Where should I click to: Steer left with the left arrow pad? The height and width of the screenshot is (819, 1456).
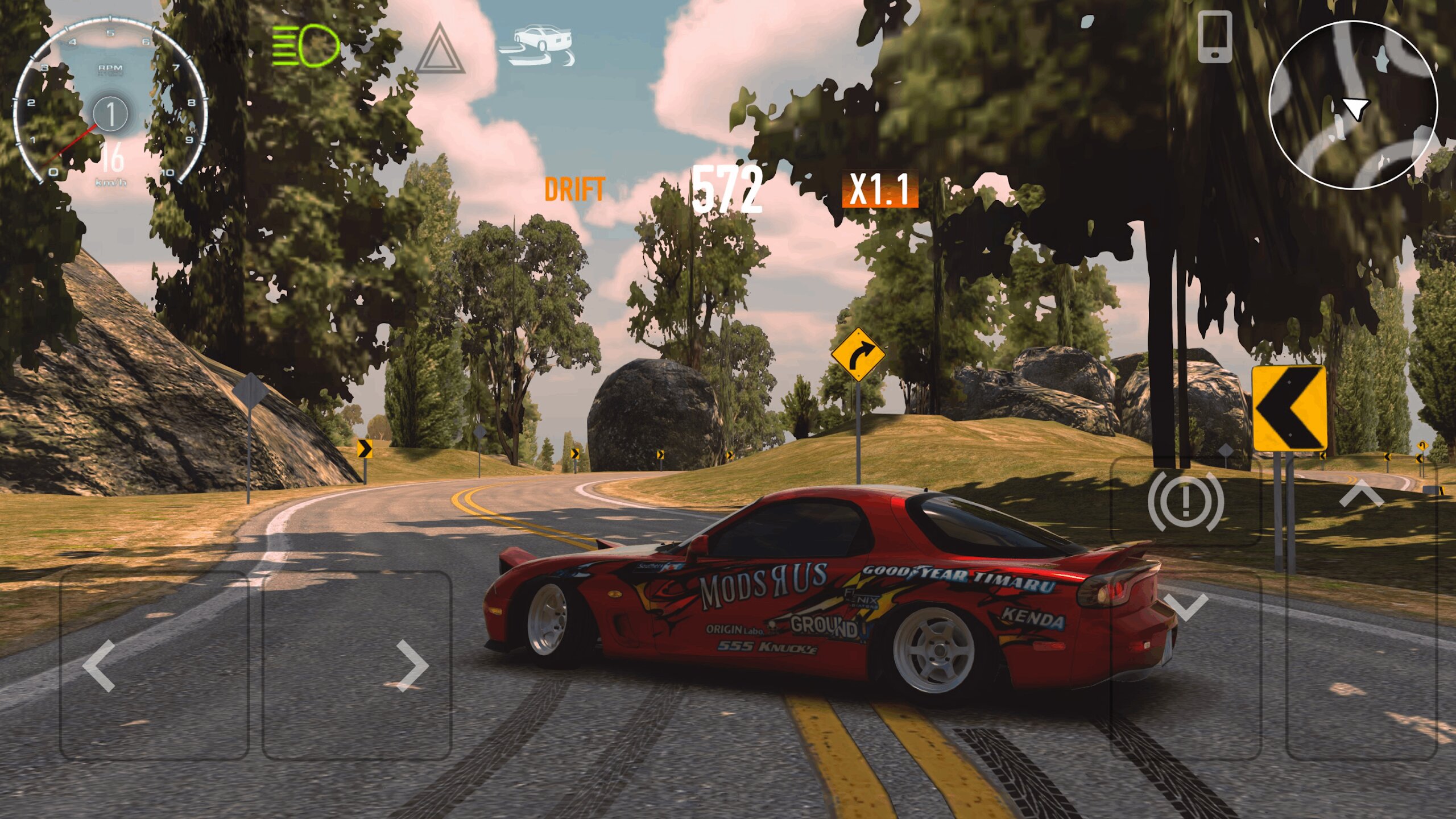[x=154, y=665]
